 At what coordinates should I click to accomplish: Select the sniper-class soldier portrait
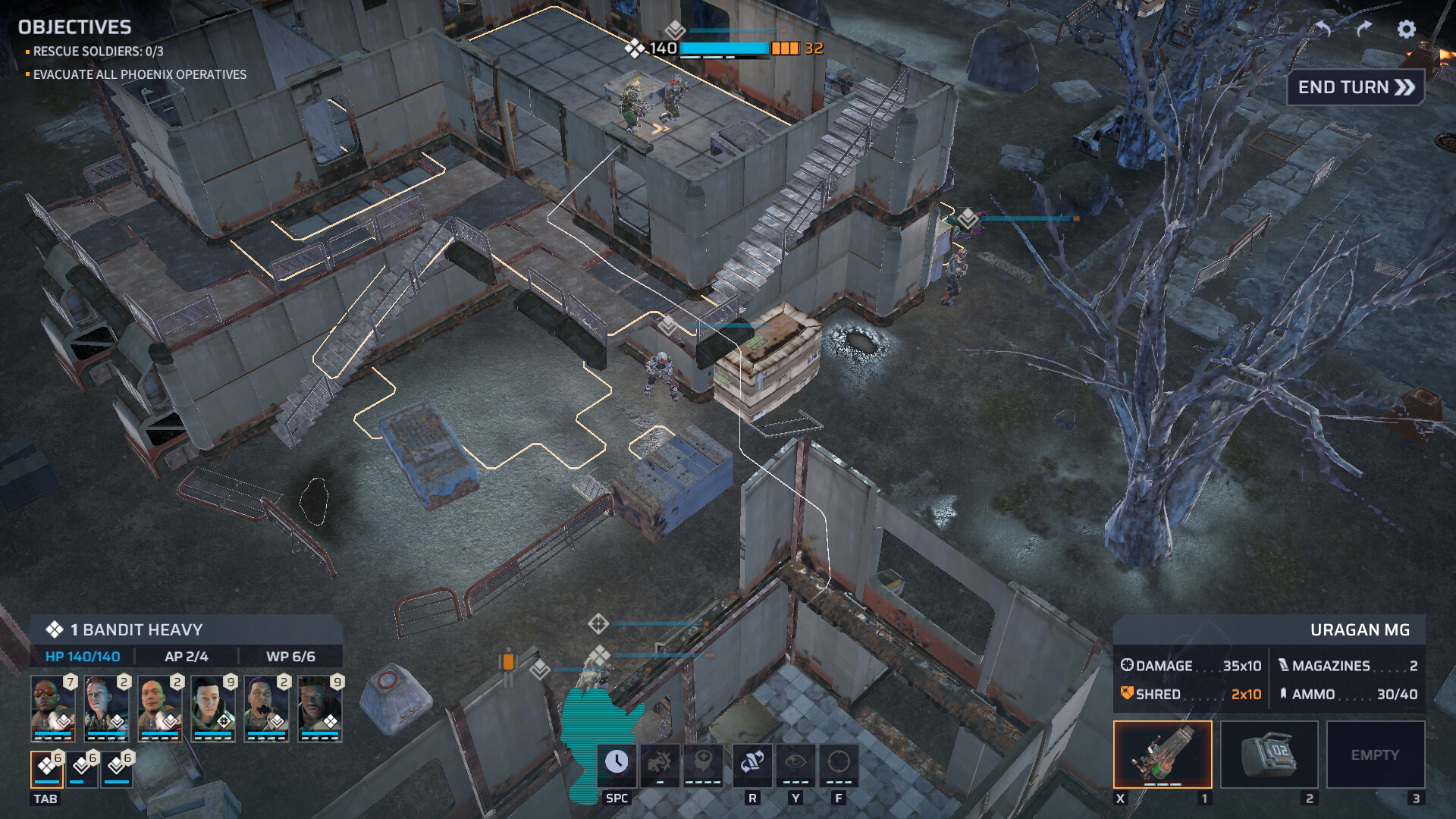point(213,708)
